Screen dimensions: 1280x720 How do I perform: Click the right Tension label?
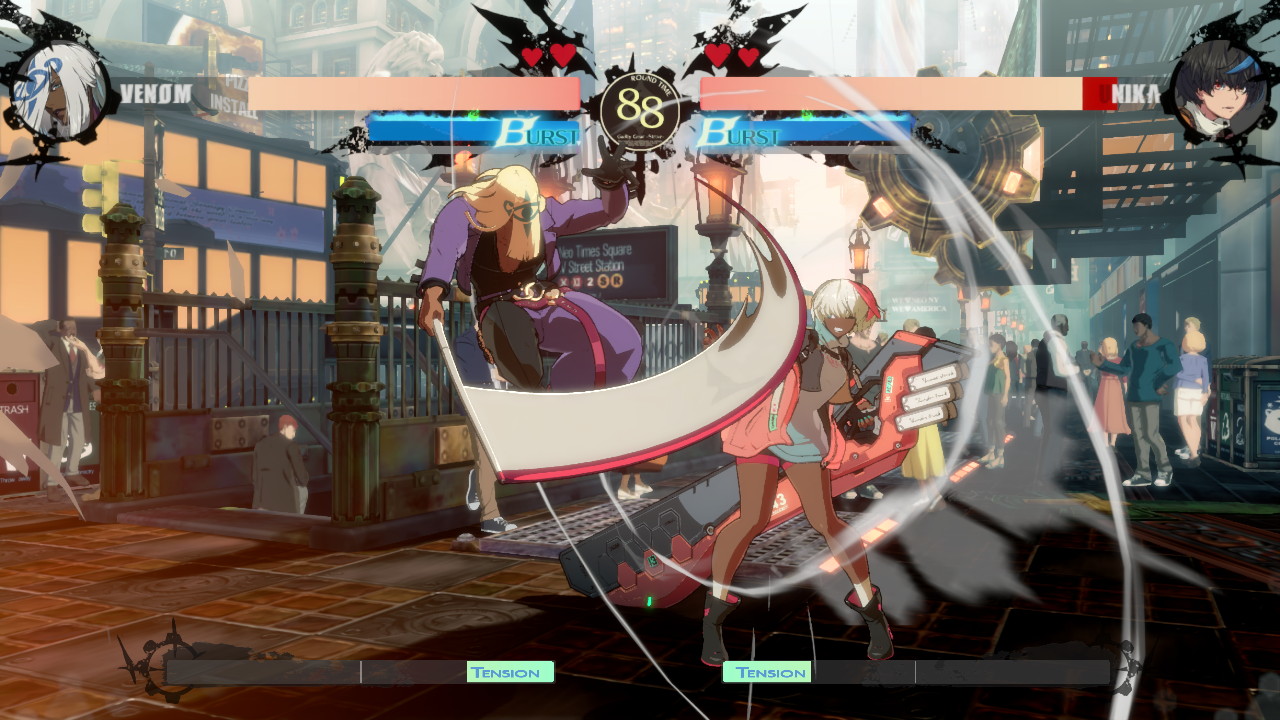(767, 672)
